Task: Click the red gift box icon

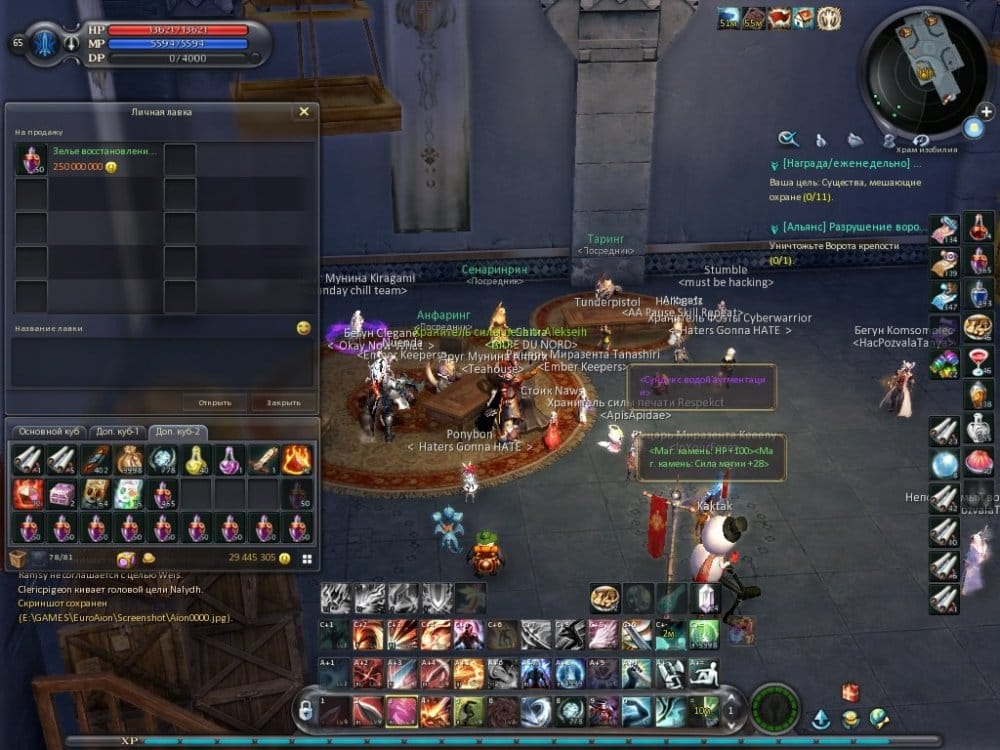Action: [850, 691]
